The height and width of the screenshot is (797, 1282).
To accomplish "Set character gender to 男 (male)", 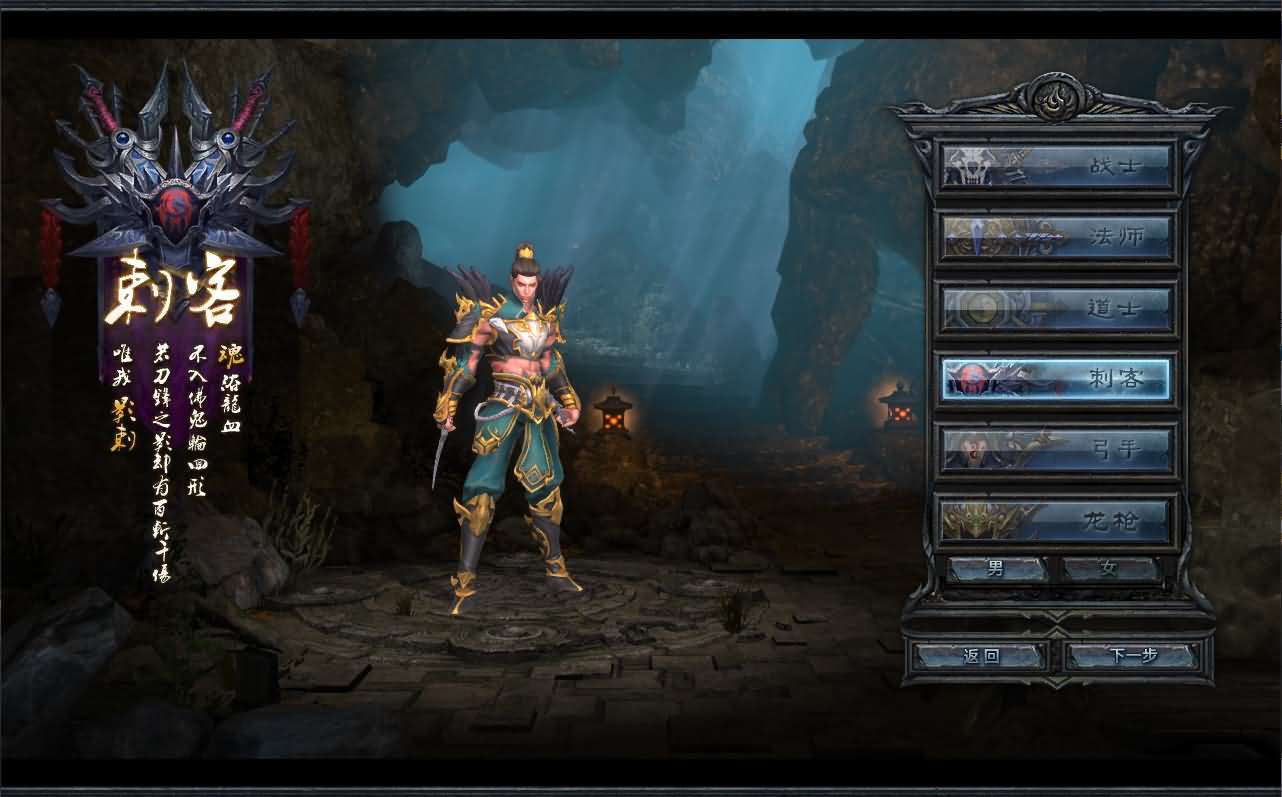I will tap(997, 570).
